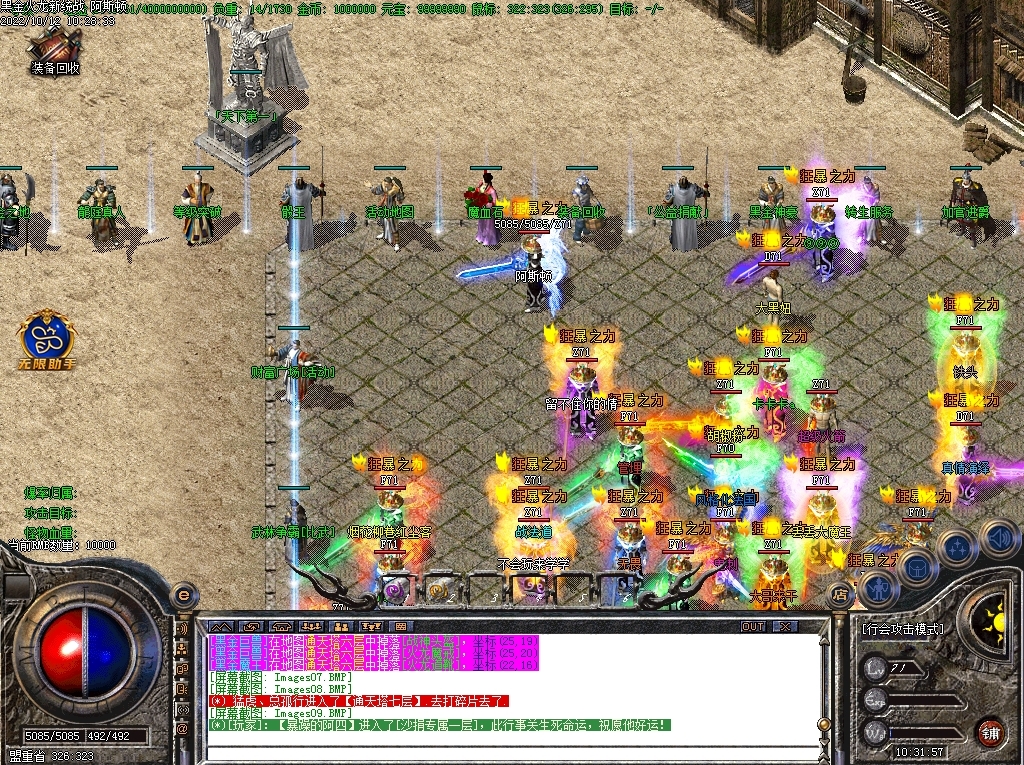Open the character status icon
1024x765 pixels.
877,587
